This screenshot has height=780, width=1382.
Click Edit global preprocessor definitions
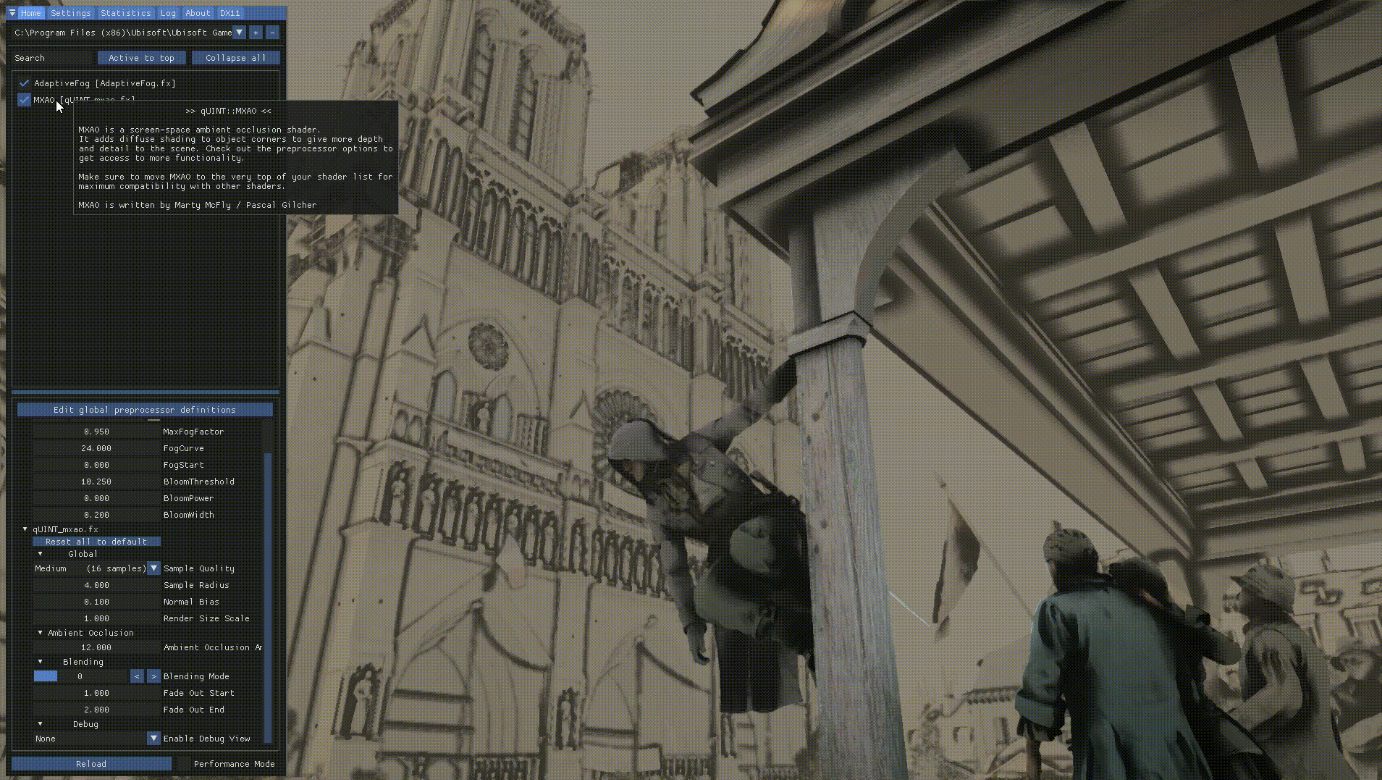pos(146,409)
